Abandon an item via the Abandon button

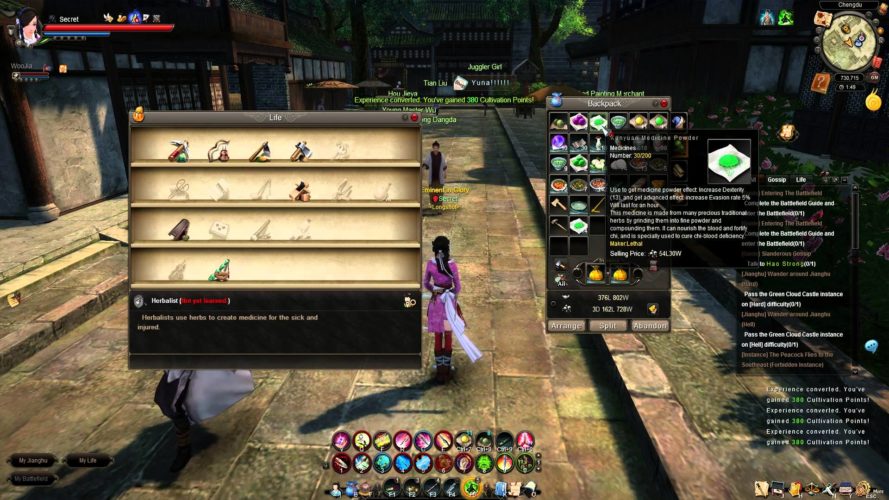(x=650, y=326)
